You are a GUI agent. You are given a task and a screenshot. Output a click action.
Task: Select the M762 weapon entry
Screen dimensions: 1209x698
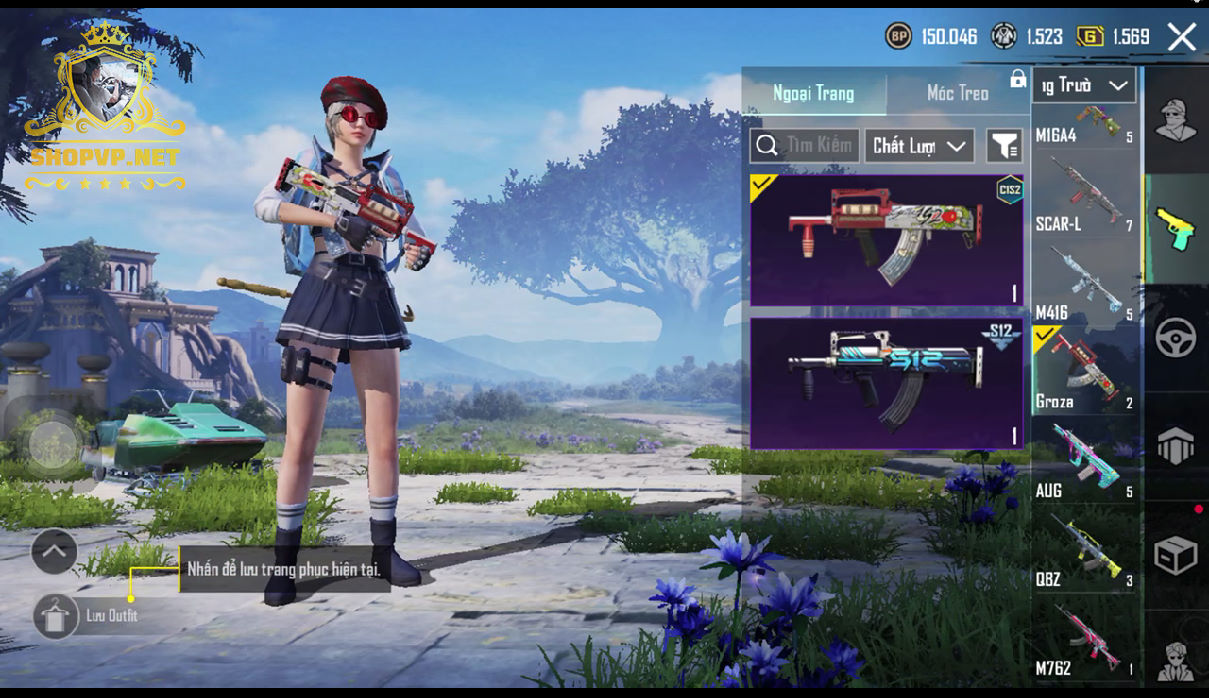point(1084,640)
